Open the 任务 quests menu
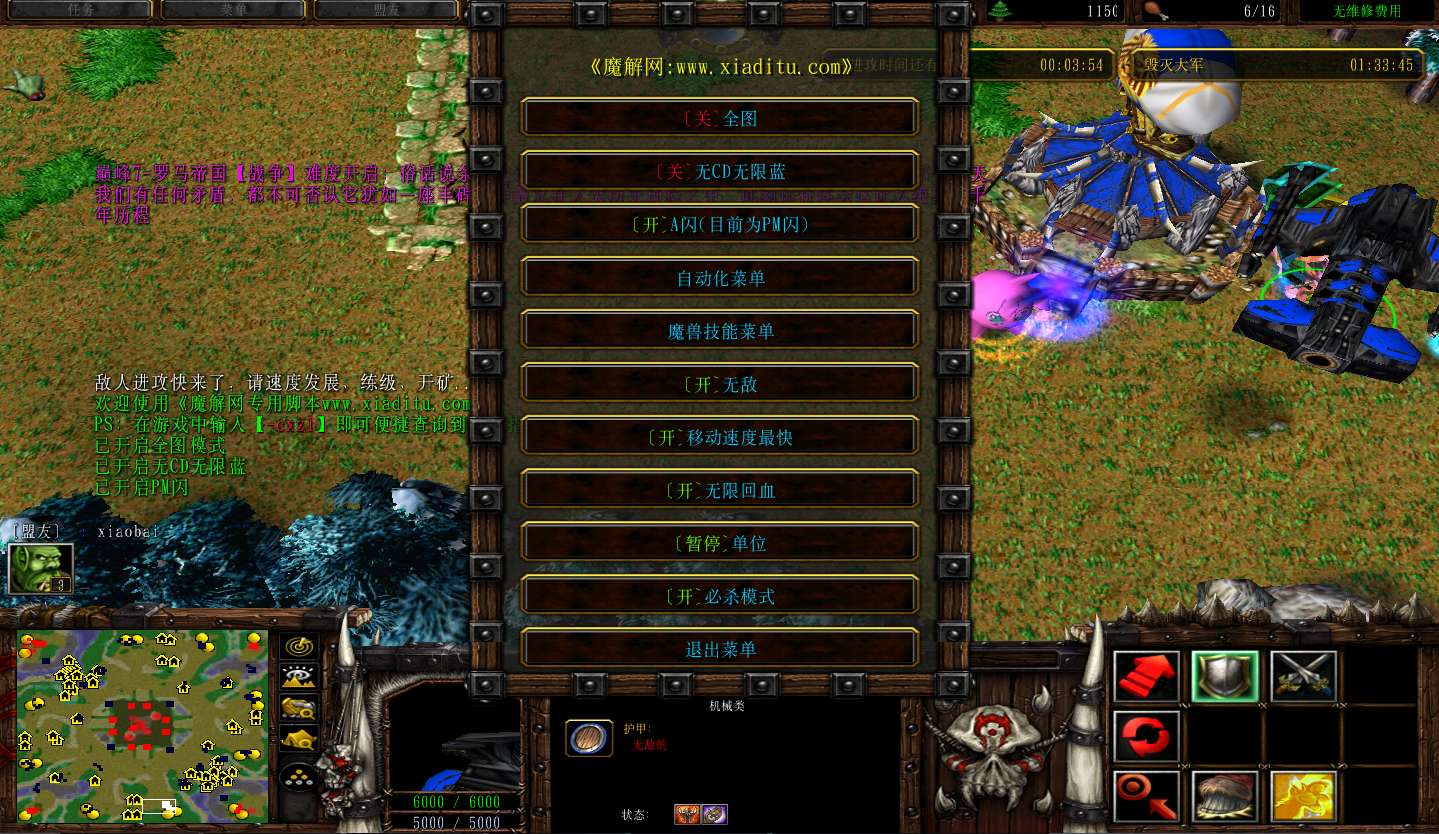Screen dimensions: 1439x834 (x=80, y=9)
